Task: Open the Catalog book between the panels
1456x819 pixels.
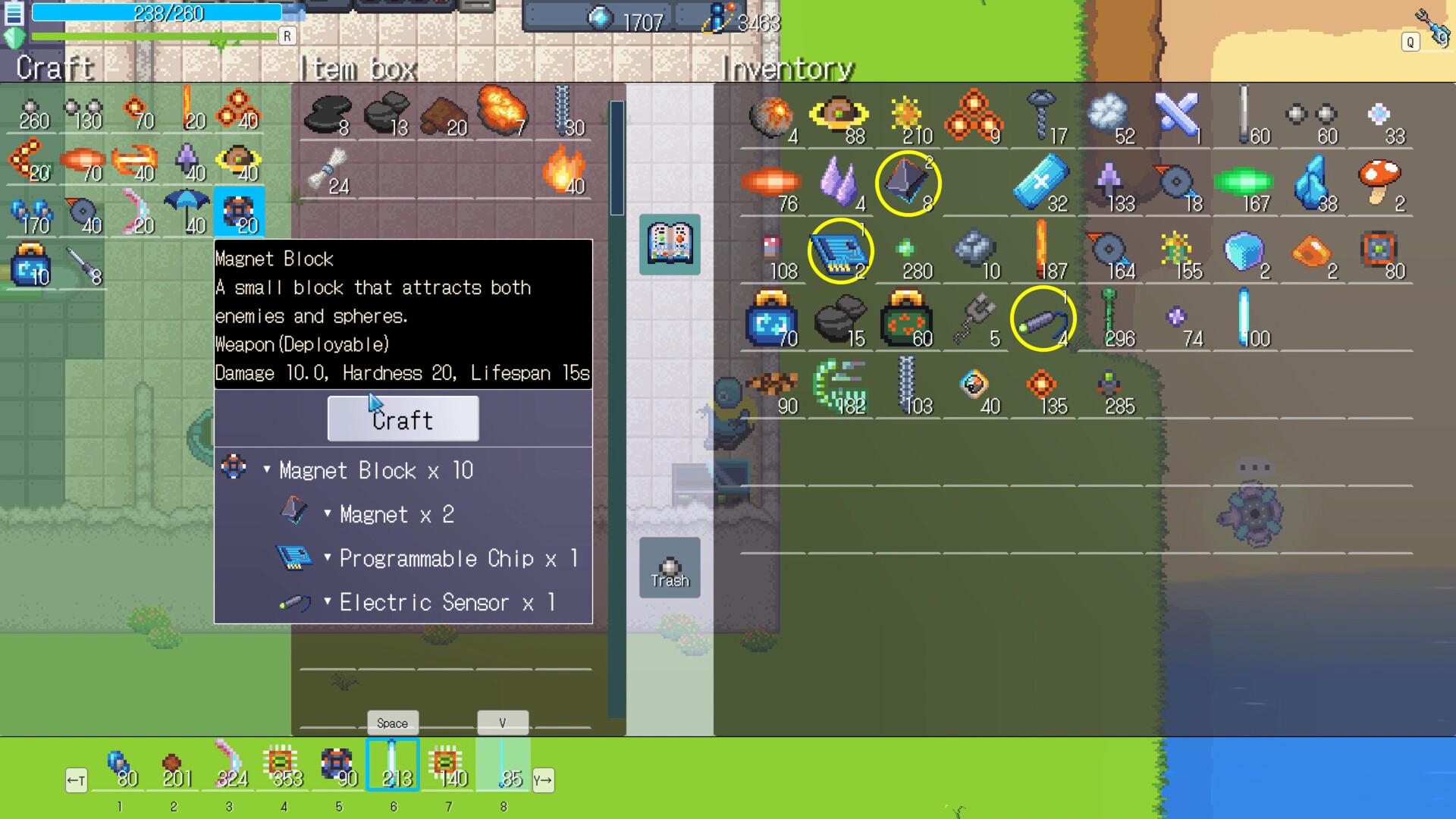Action: click(670, 245)
